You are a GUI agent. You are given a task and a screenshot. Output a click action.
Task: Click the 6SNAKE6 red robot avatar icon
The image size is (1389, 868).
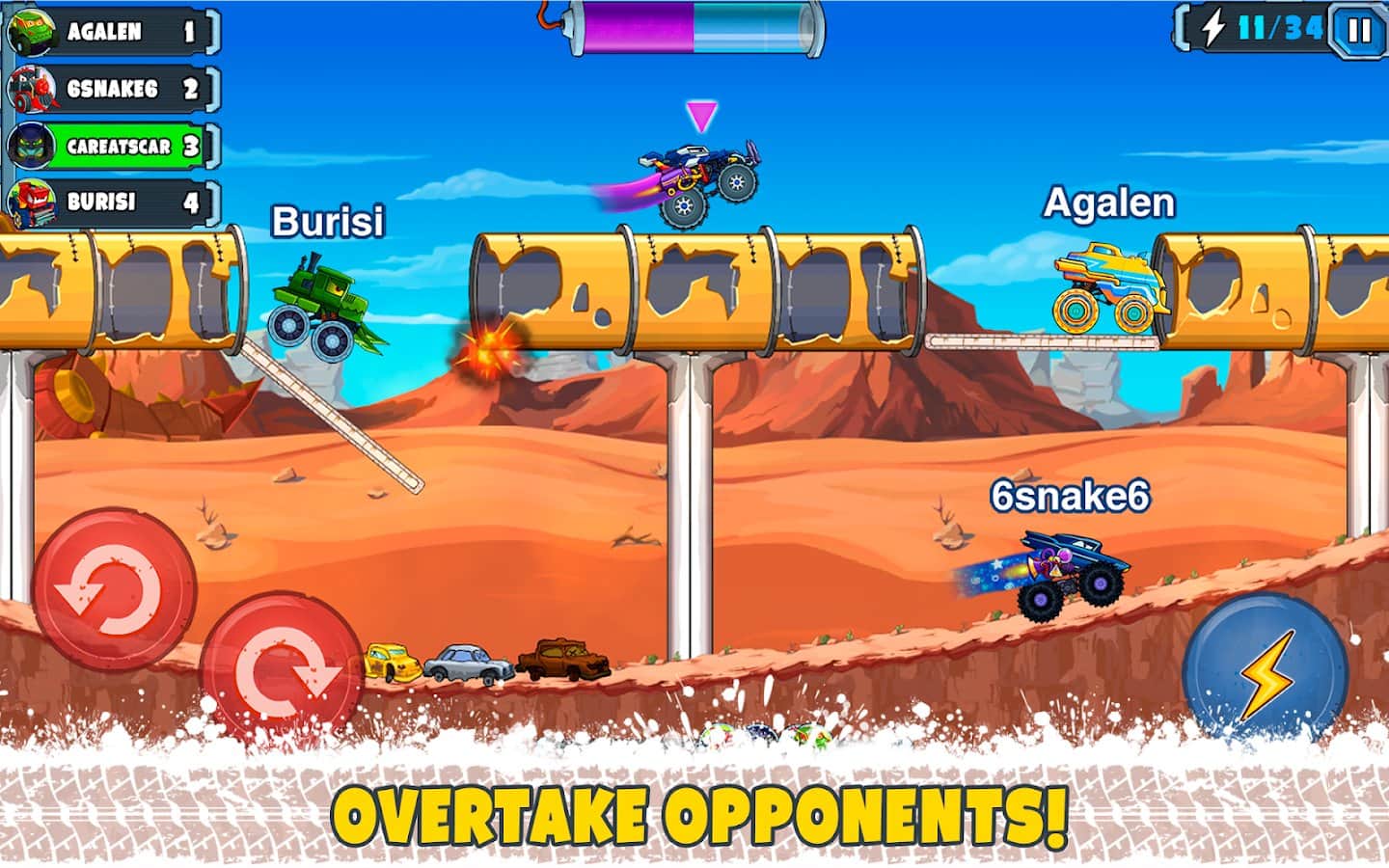30,87
